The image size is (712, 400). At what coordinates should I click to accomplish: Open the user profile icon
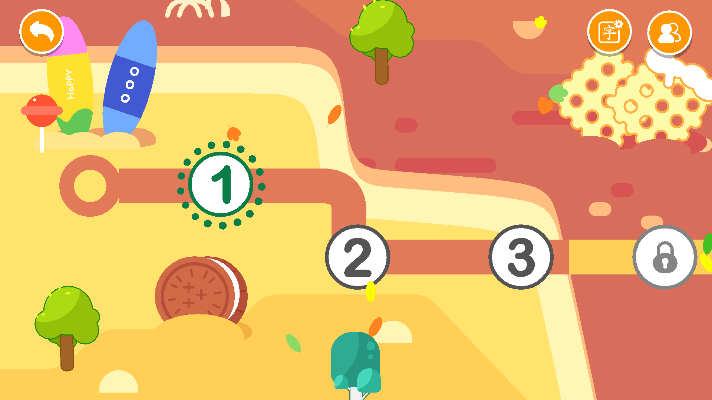pyautogui.click(x=669, y=32)
